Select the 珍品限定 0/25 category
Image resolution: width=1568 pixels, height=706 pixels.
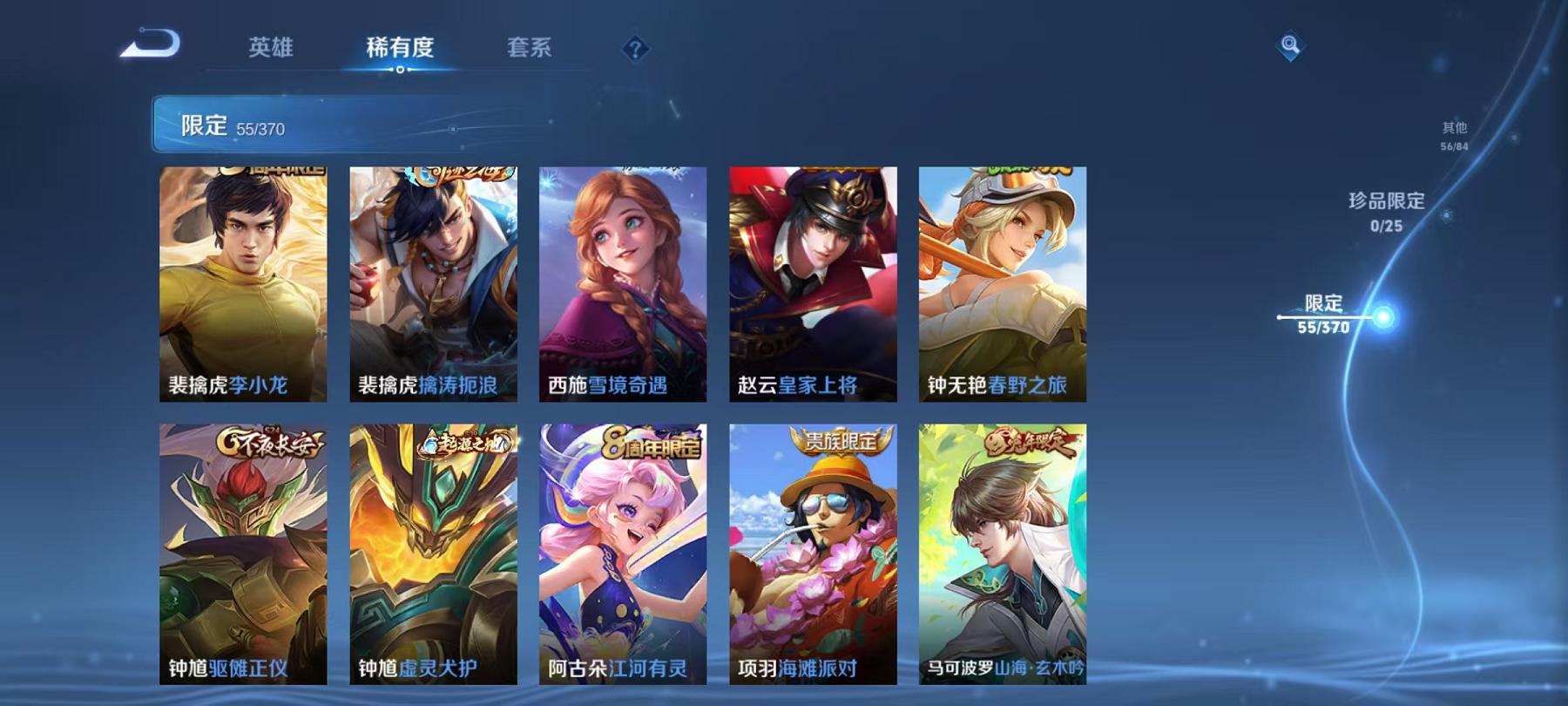point(1384,213)
